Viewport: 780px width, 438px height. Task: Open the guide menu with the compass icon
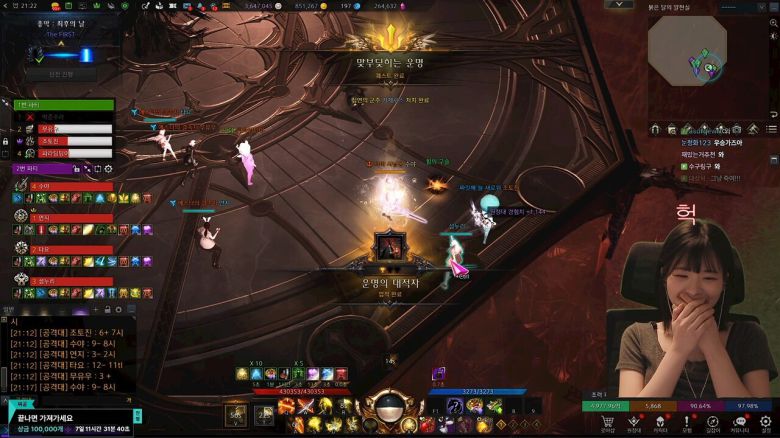click(712, 422)
